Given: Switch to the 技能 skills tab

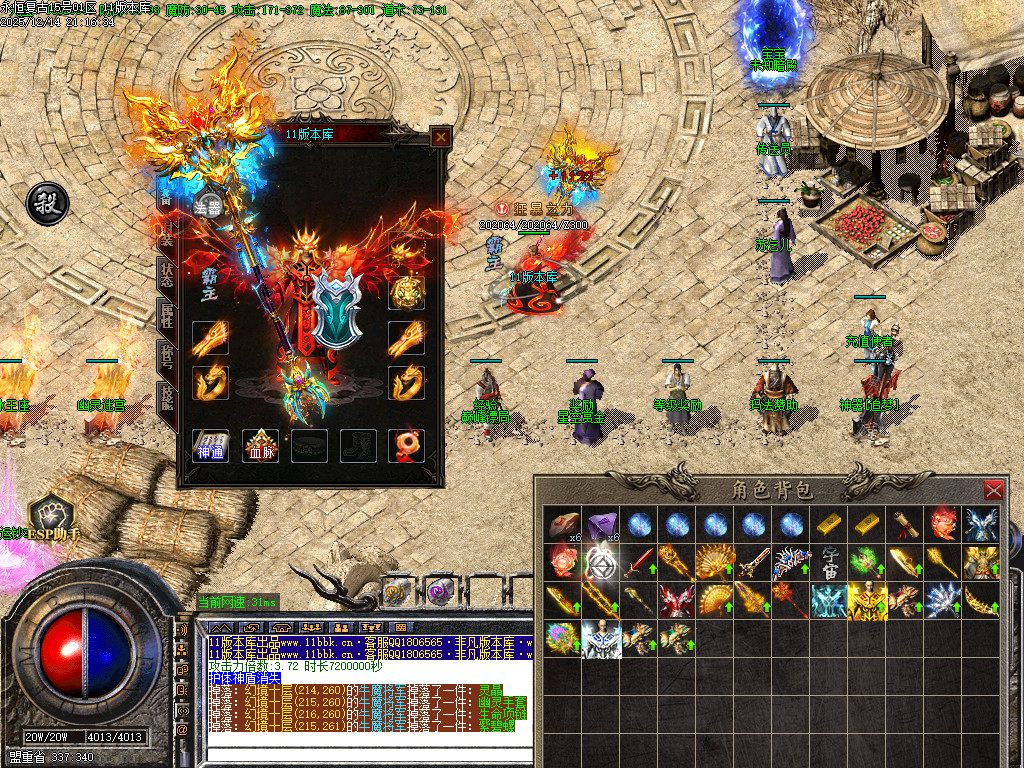Looking at the screenshot, I should click(167, 402).
